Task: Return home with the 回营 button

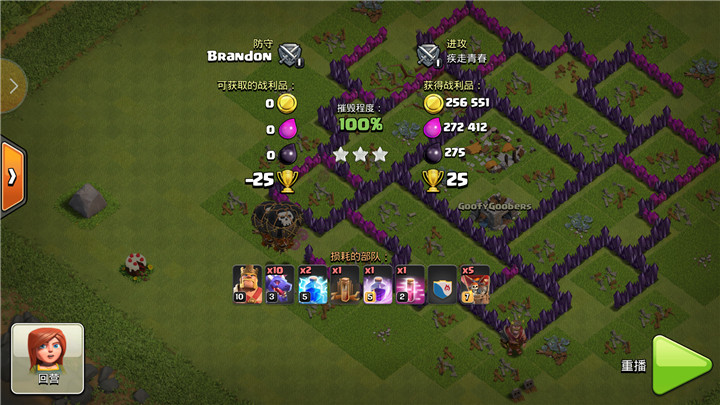Action: coord(48,357)
